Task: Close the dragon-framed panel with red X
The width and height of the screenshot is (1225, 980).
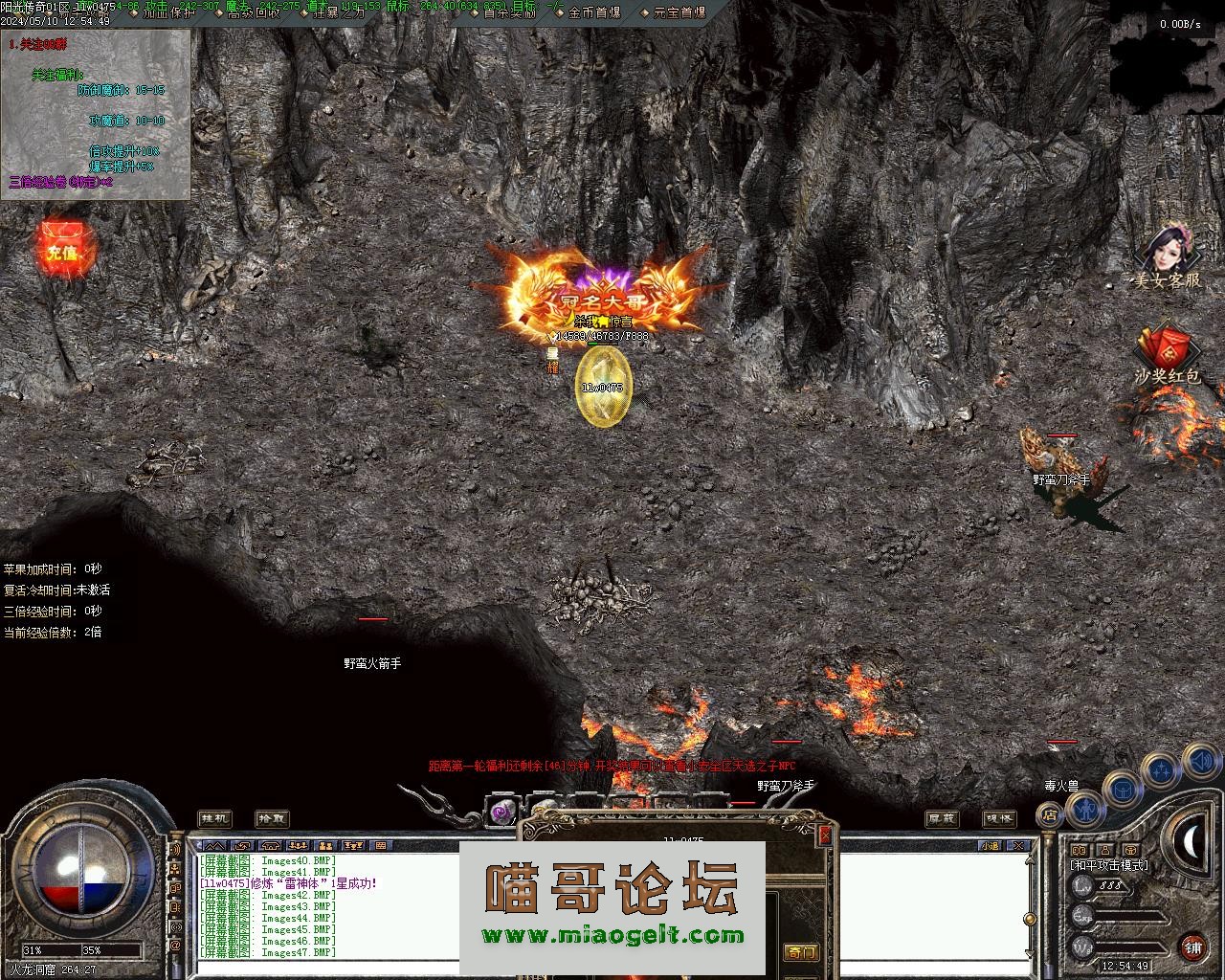Action: [825, 835]
